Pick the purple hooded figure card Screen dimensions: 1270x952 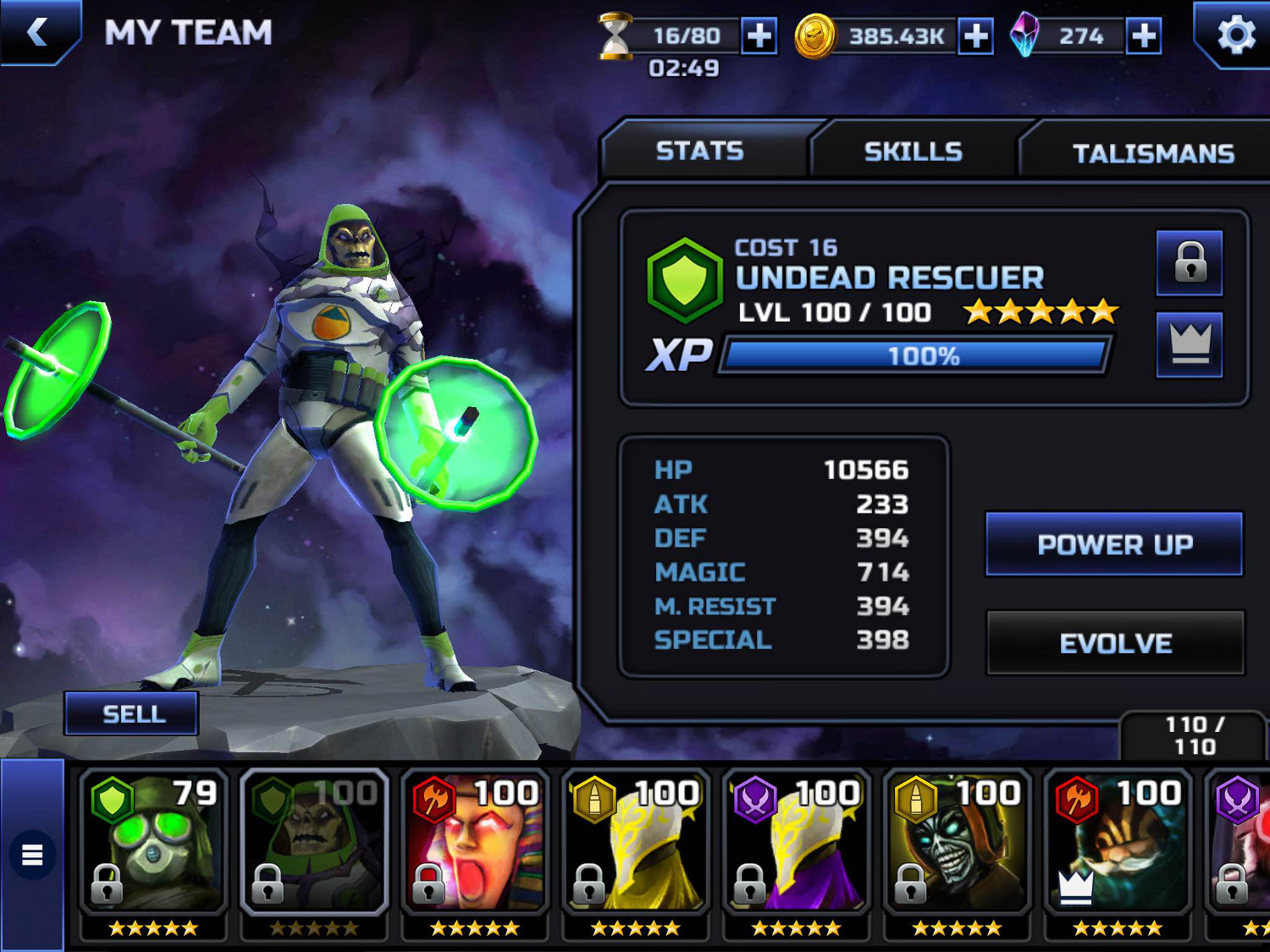coord(796,842)
